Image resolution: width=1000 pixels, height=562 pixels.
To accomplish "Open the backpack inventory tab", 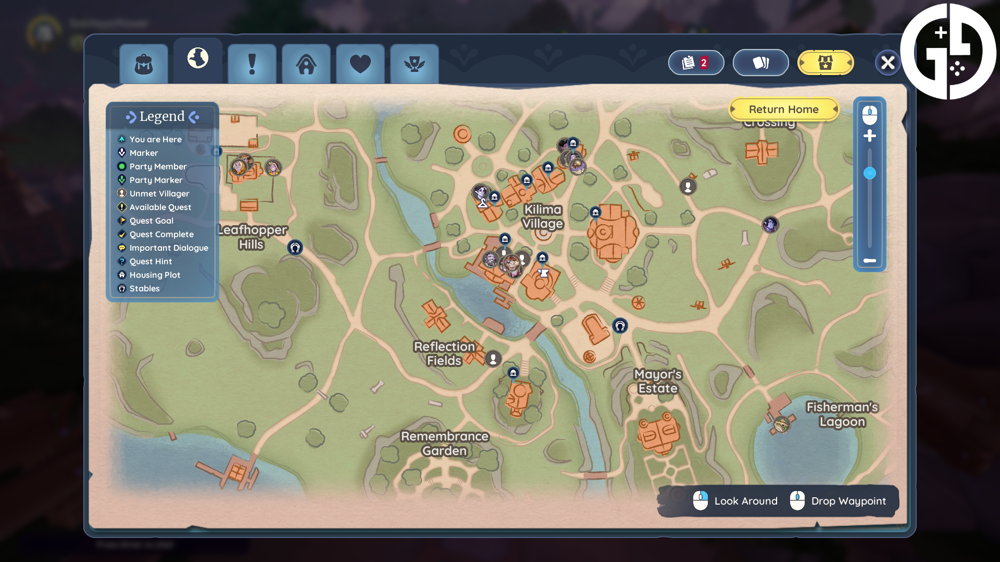I will (143, 65).
